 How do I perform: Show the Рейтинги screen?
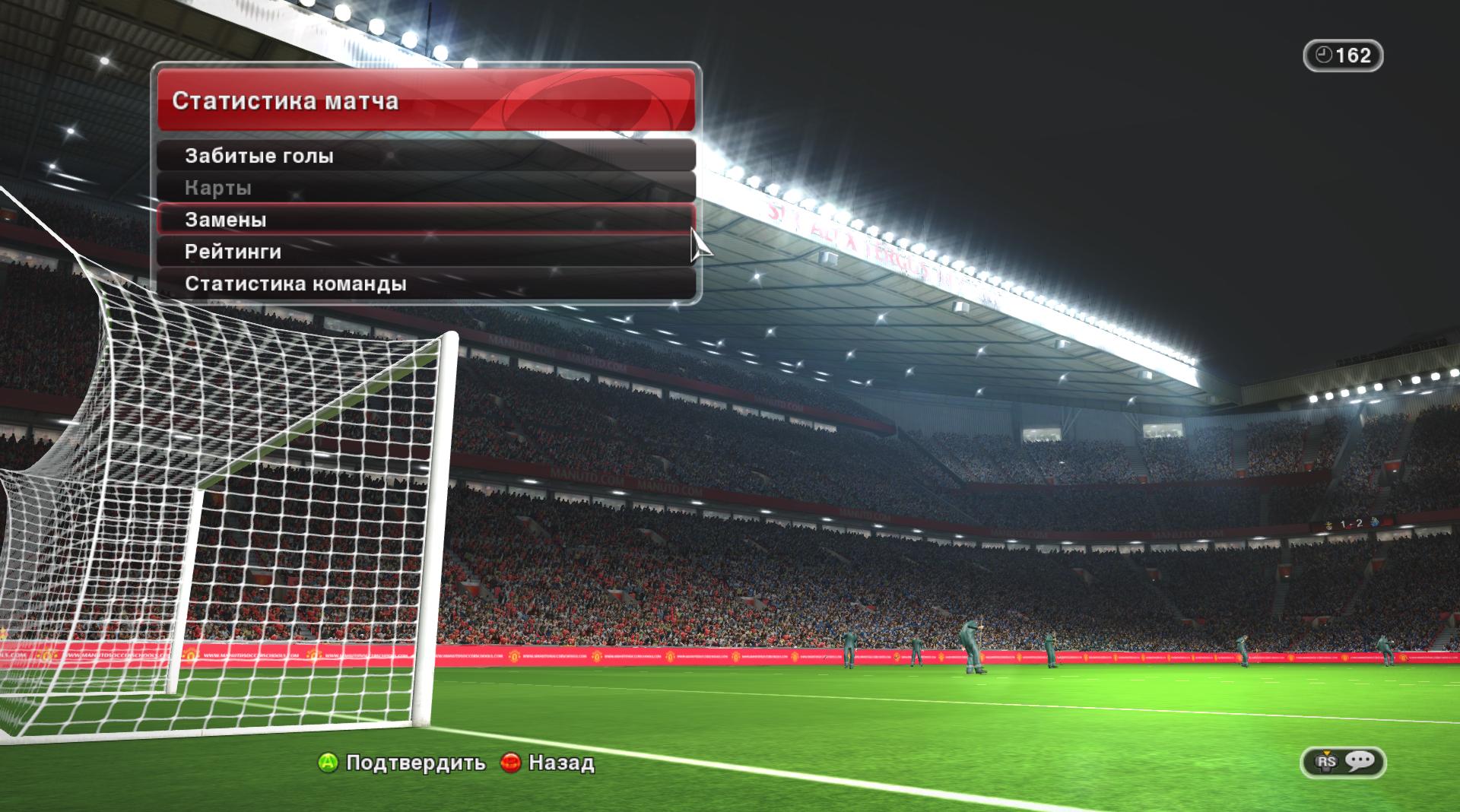pos(426,252)
